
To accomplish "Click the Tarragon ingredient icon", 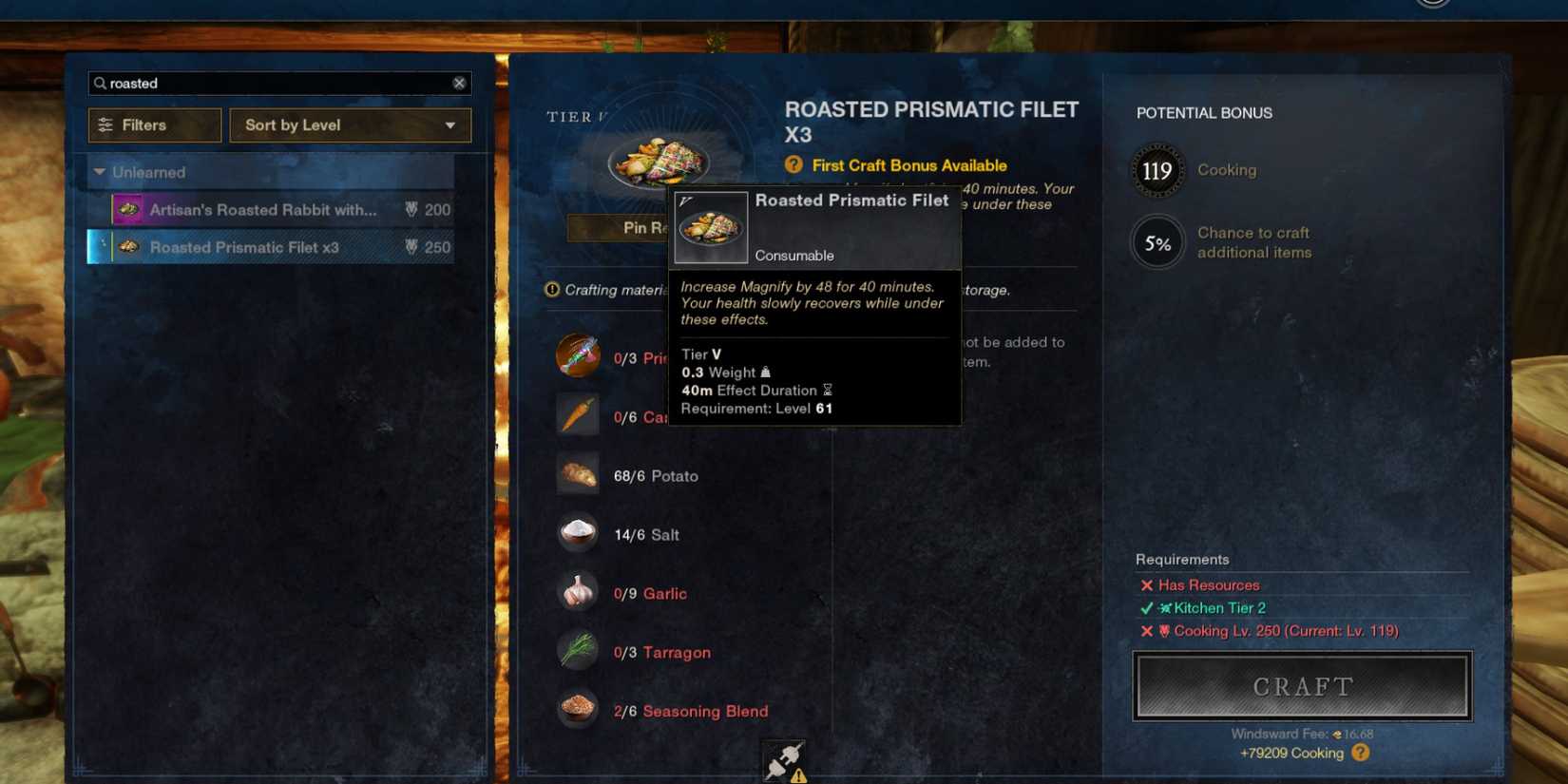I will point(578,651).
